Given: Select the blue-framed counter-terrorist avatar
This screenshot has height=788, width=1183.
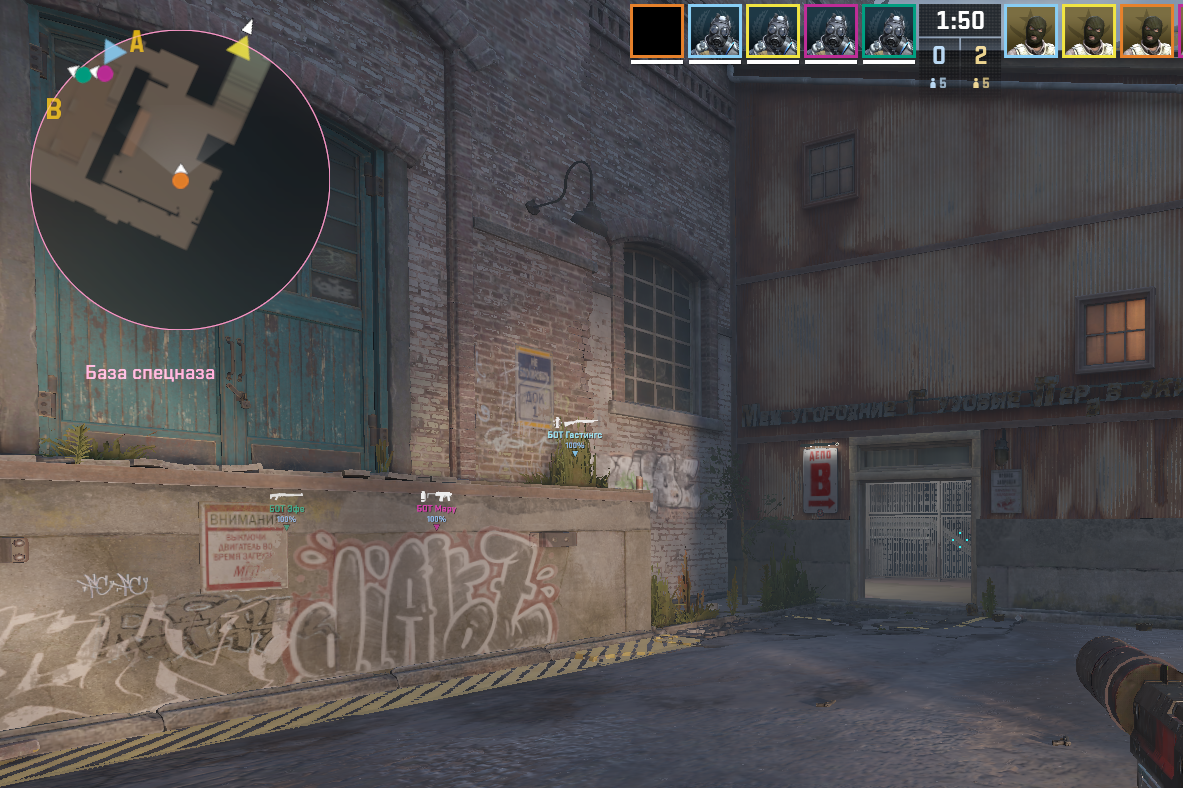Looking at the screenshot, I should 715,31.
